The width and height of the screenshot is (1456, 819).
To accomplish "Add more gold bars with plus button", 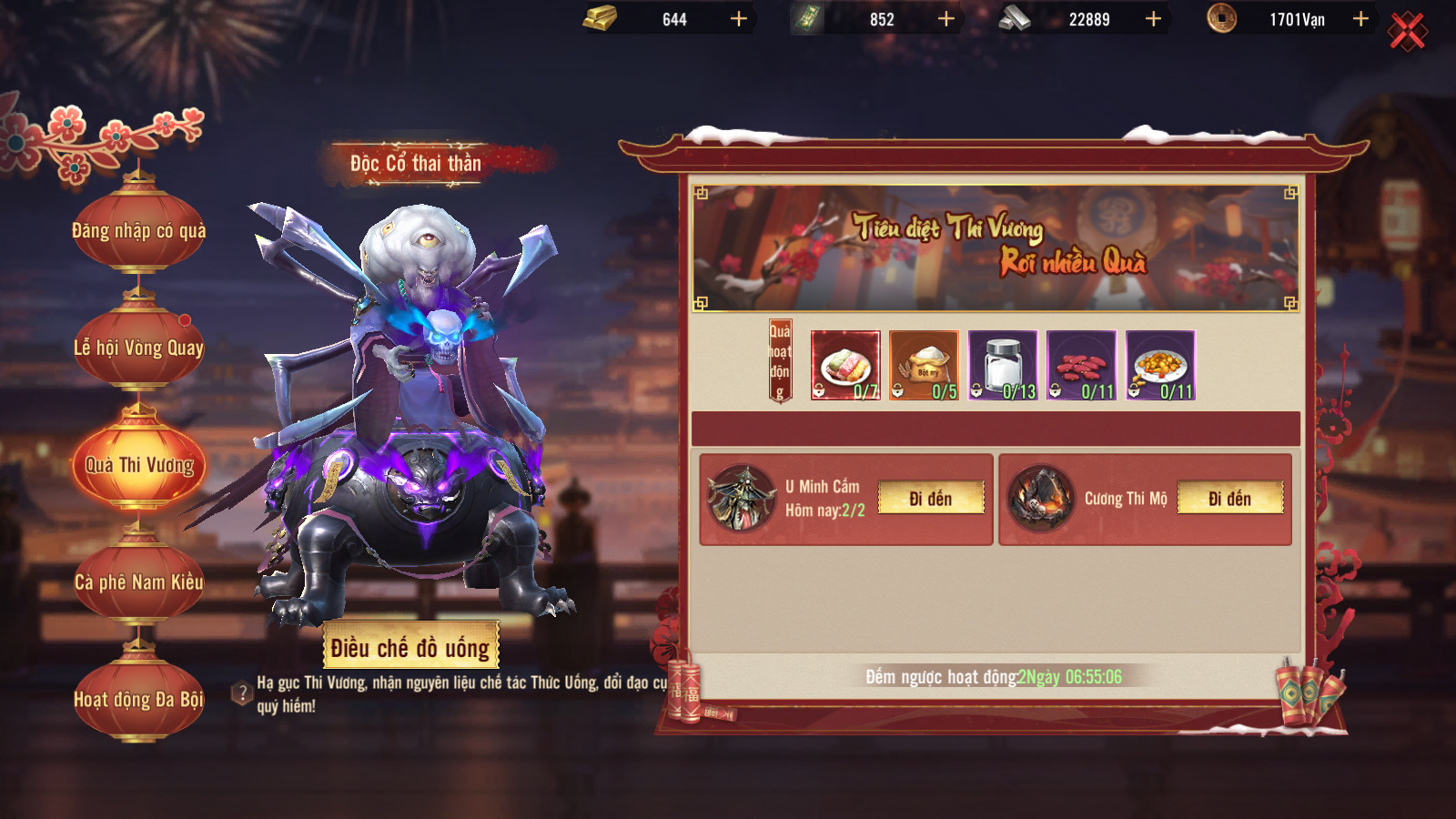I will click(739, 19).
